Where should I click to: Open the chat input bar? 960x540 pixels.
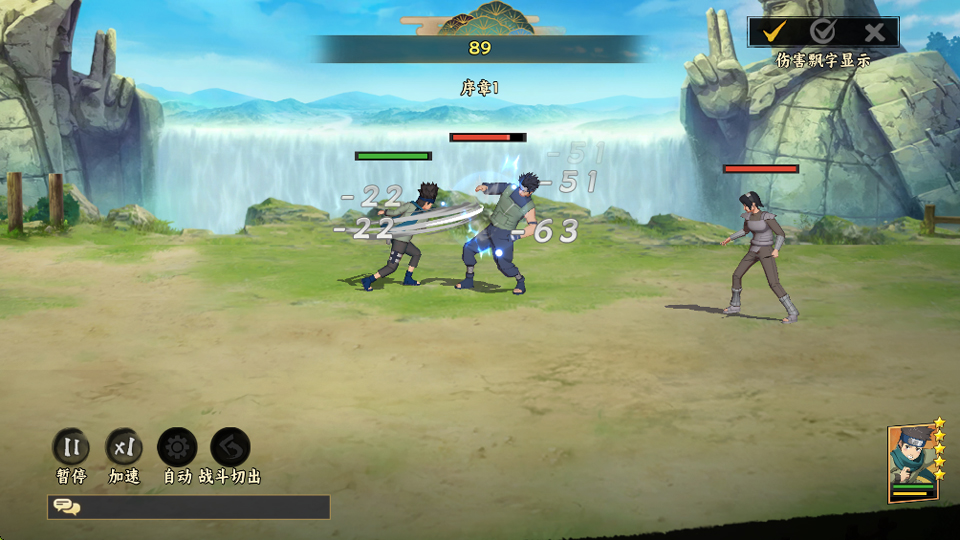tap(189, 507)
